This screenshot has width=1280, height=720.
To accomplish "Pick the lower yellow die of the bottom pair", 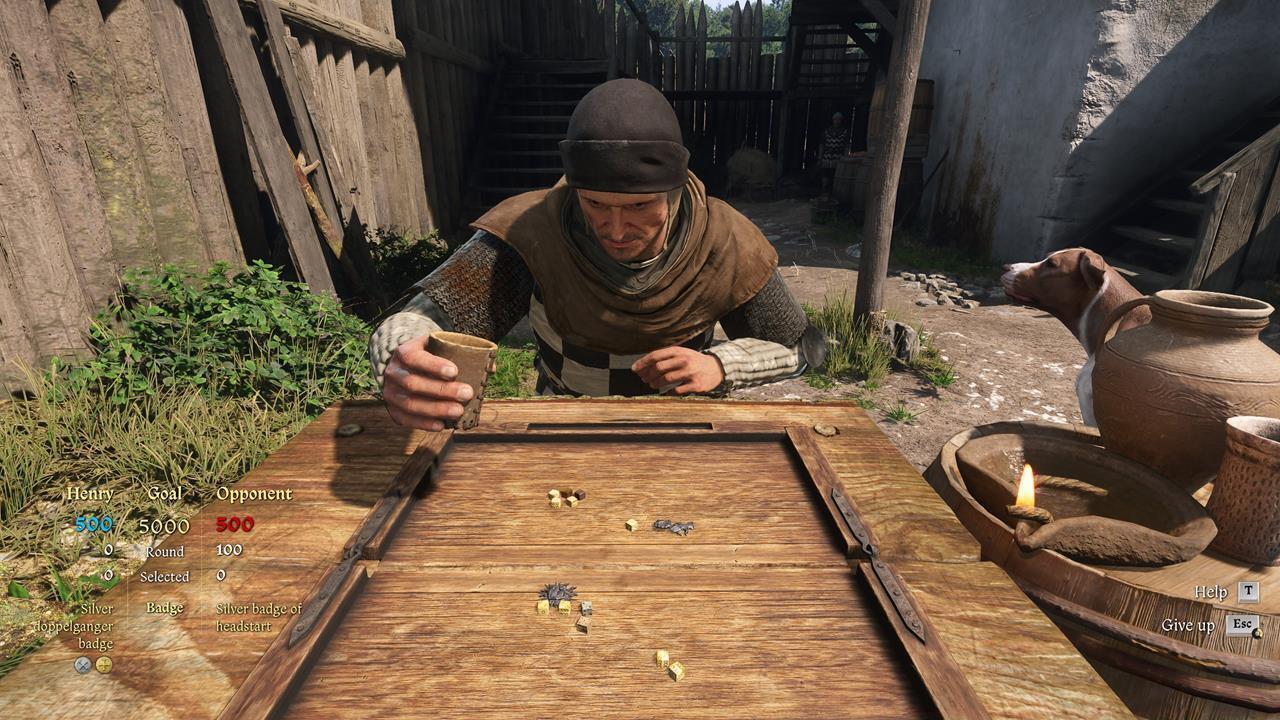I will point(676,670).
